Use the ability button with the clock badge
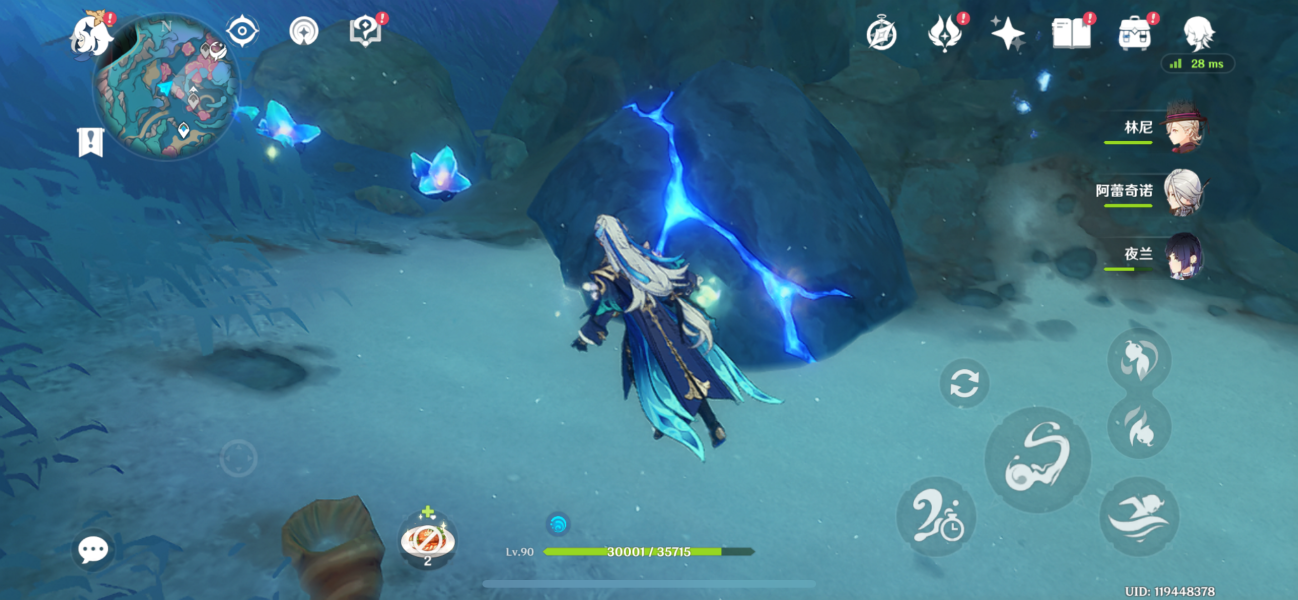Image resolution: width=1298 pixels, height=600 pixels. tap(936, 516)
